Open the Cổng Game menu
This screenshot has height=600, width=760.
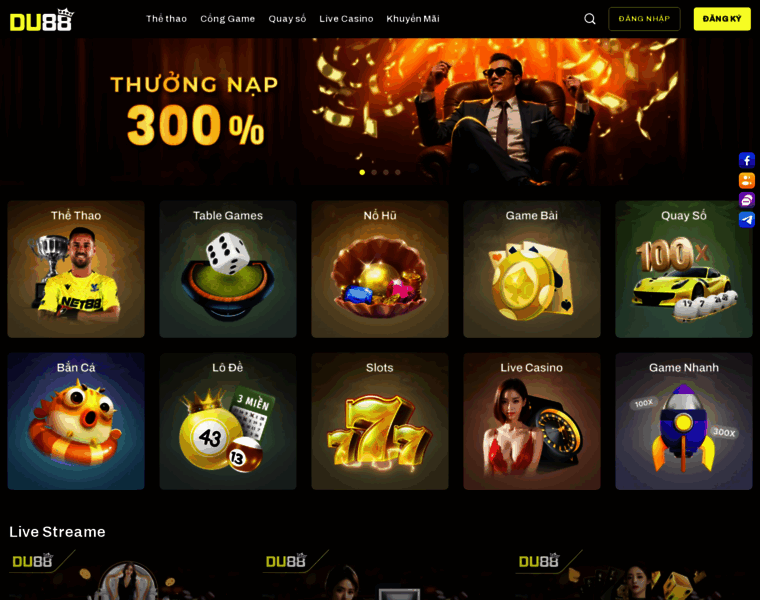tap(227, 19)
